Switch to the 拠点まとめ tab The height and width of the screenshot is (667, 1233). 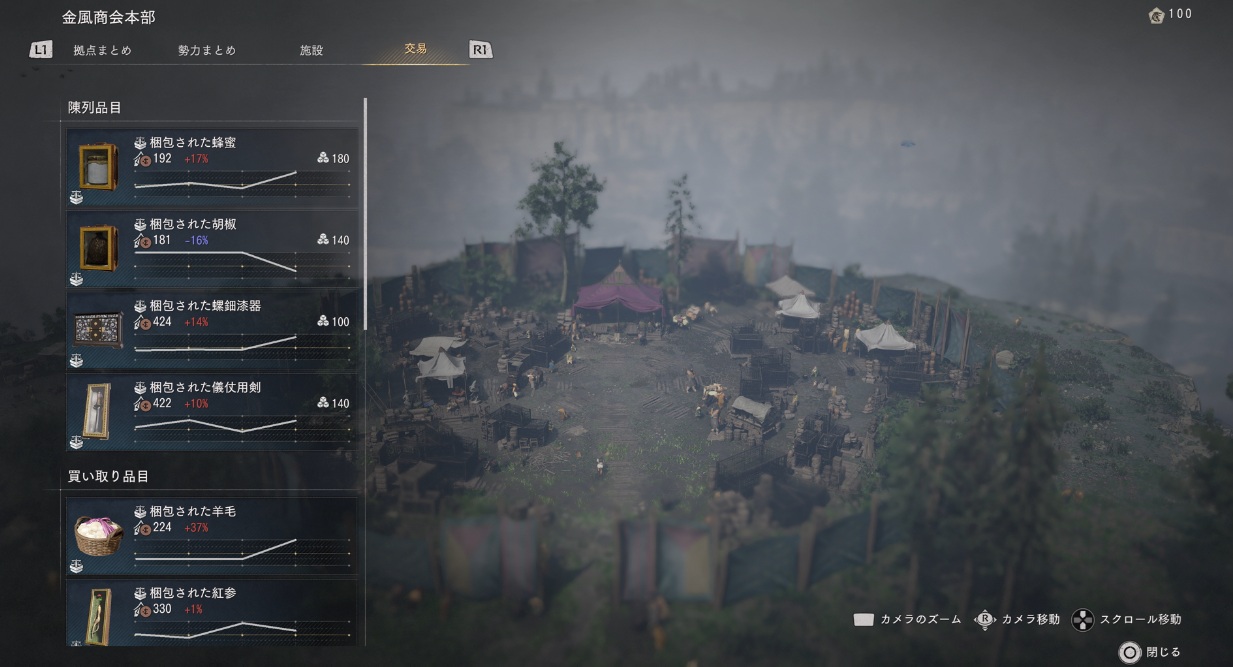click(102, 50)
